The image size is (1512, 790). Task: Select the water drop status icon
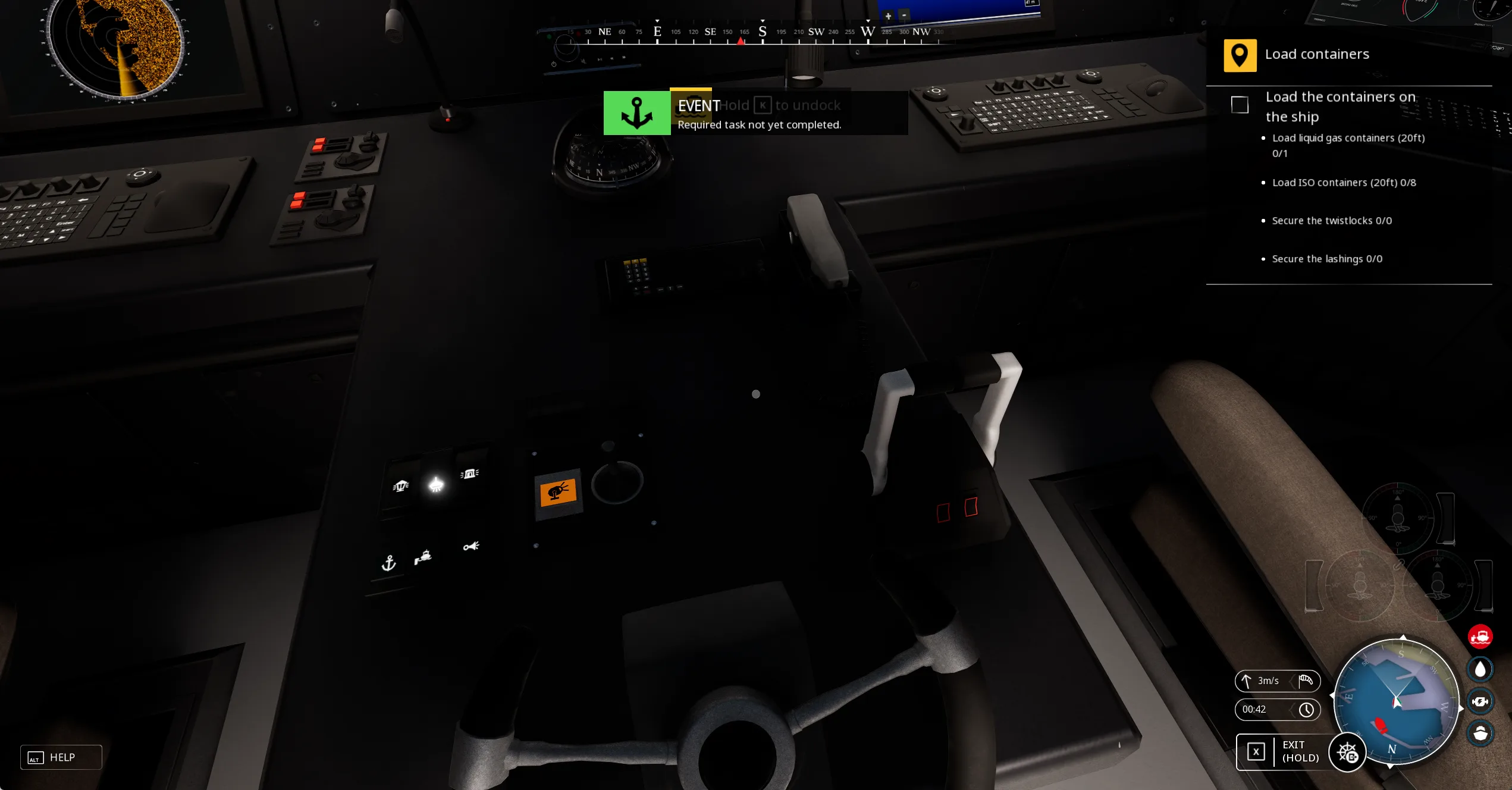pos(1480,669)
